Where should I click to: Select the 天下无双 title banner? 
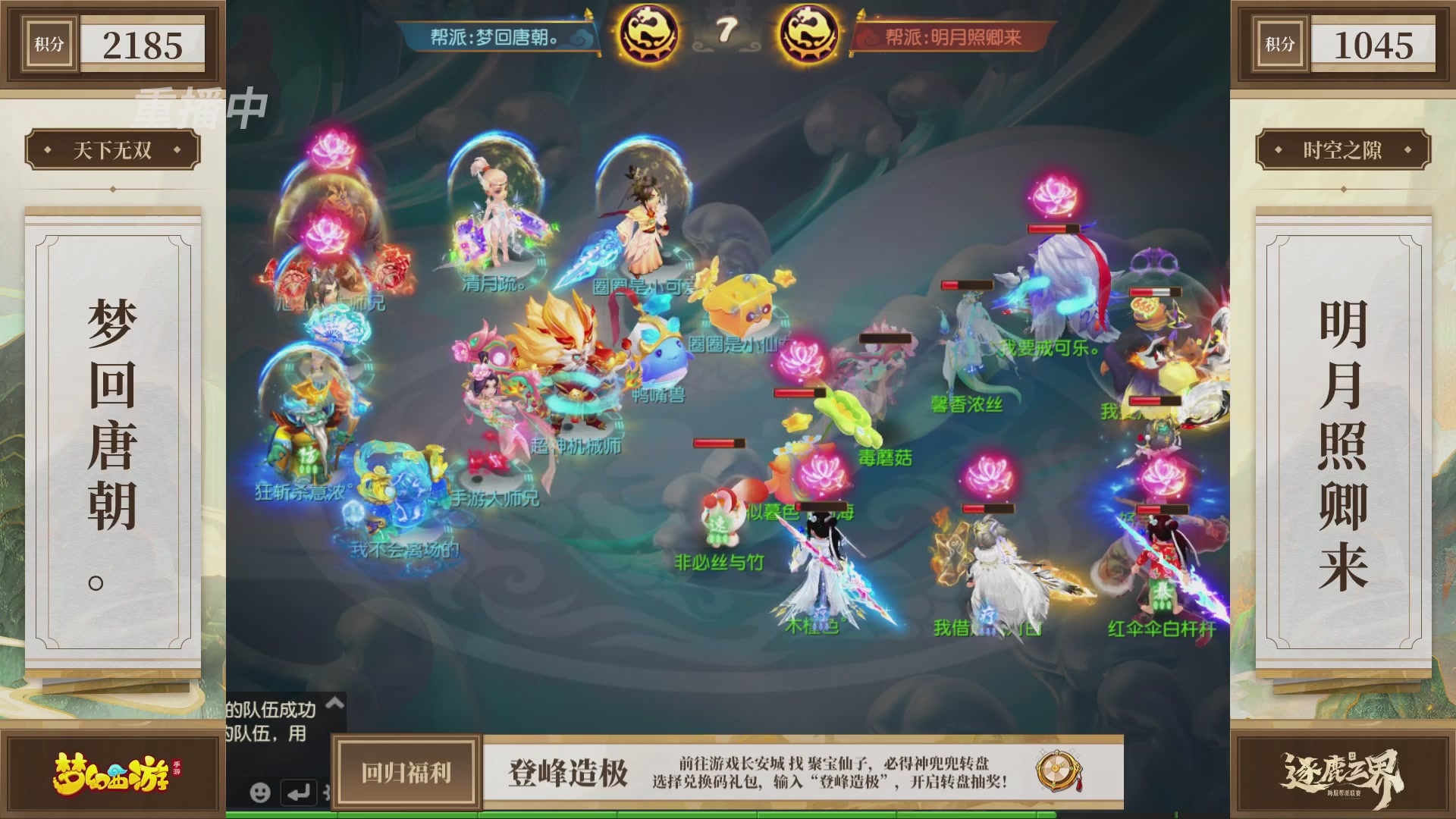point(114,150)
